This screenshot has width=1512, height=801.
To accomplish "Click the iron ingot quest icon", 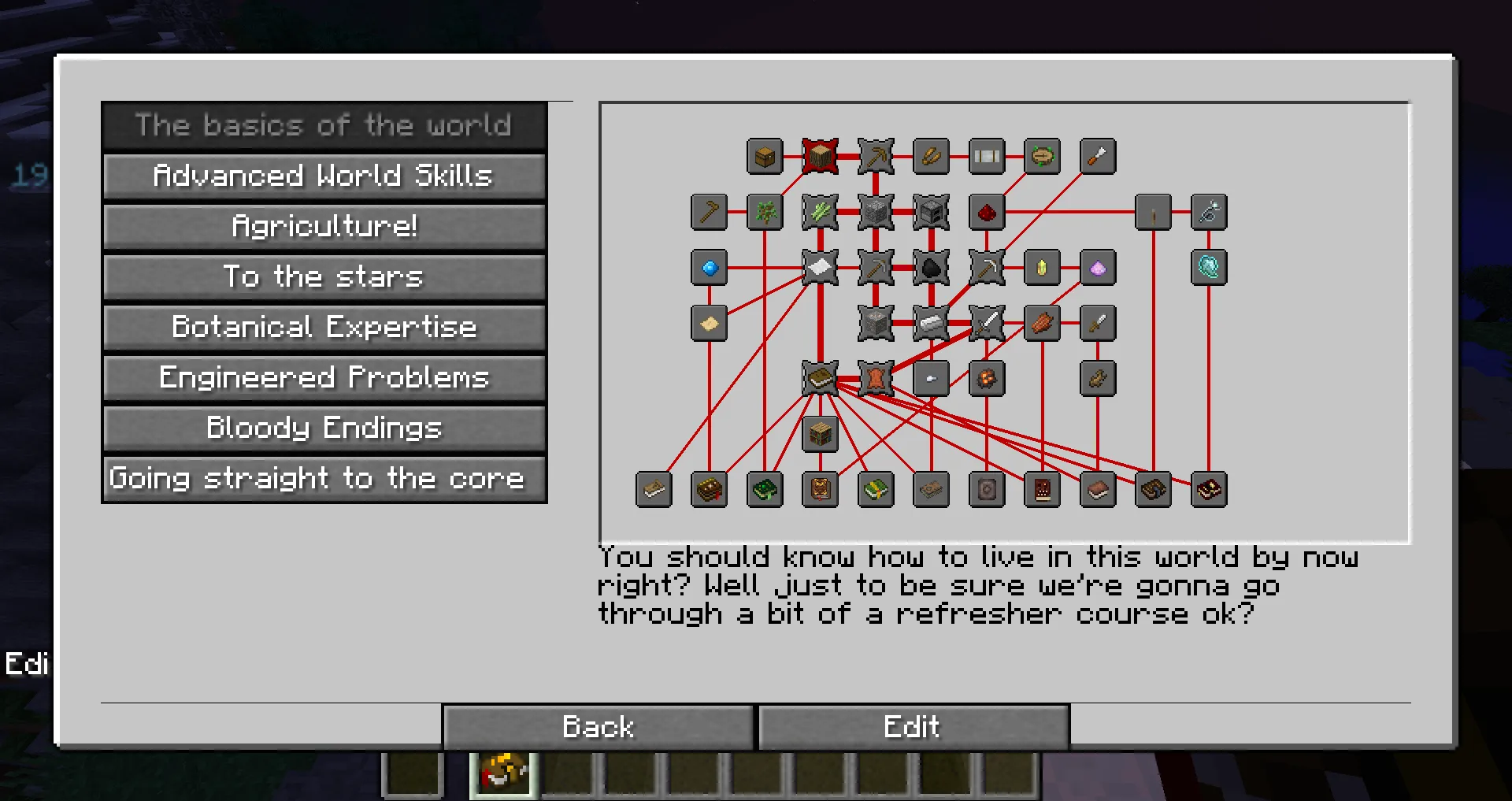I will coord(932,324).
